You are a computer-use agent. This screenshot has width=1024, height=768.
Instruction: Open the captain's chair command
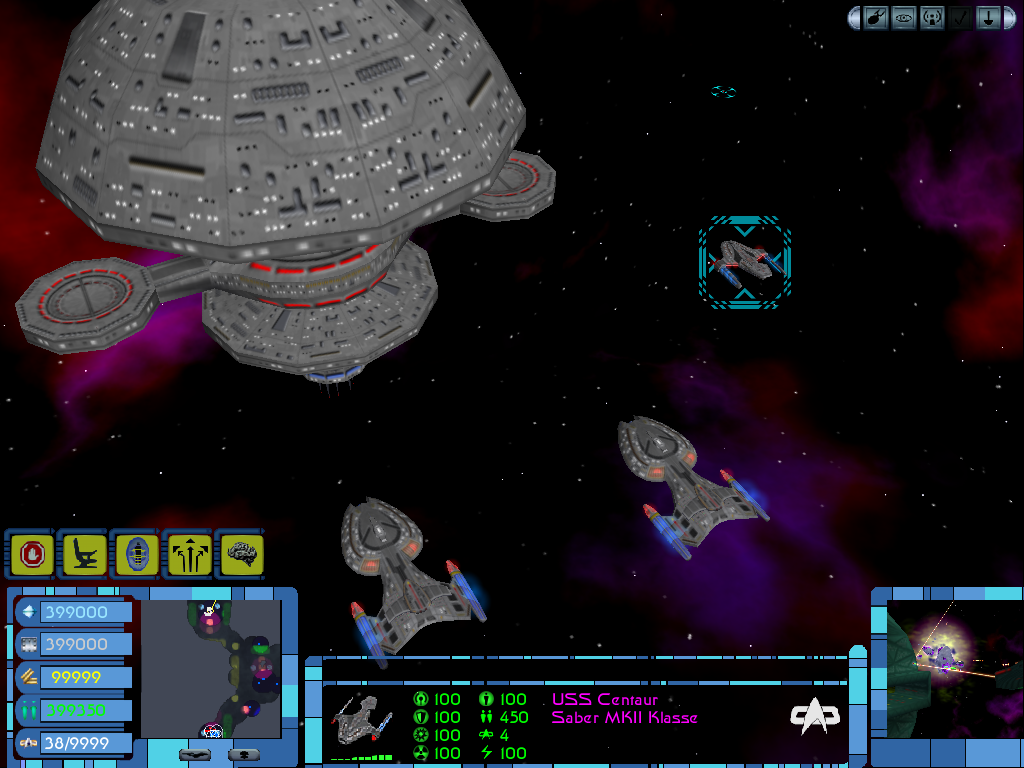85,553
